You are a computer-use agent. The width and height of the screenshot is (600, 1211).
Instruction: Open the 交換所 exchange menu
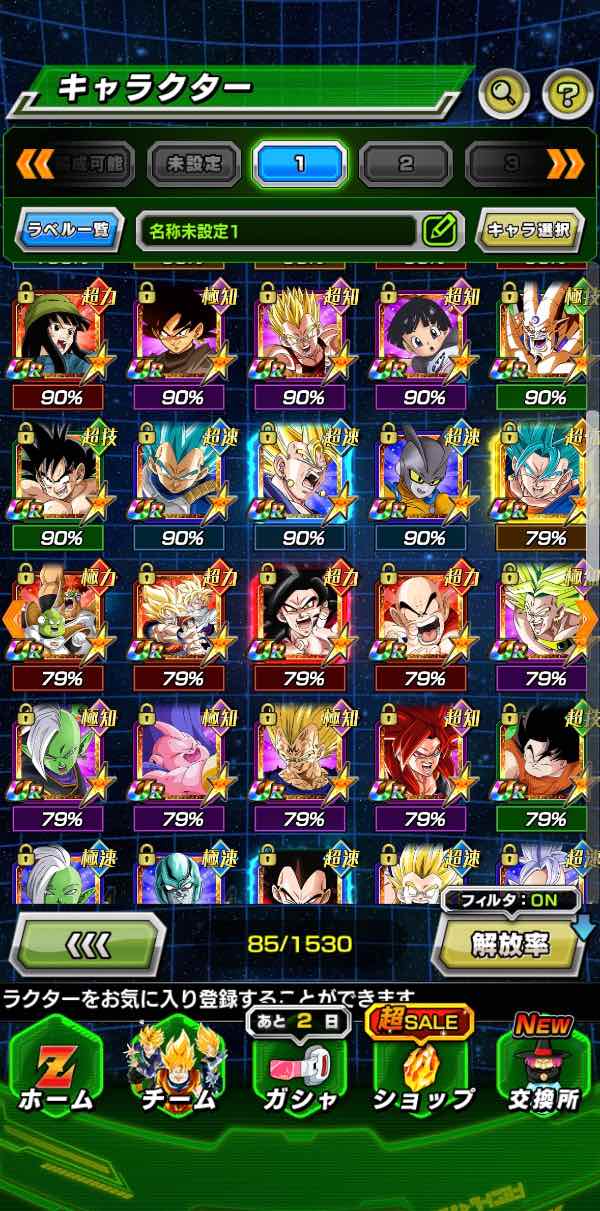pos(543,1068)
